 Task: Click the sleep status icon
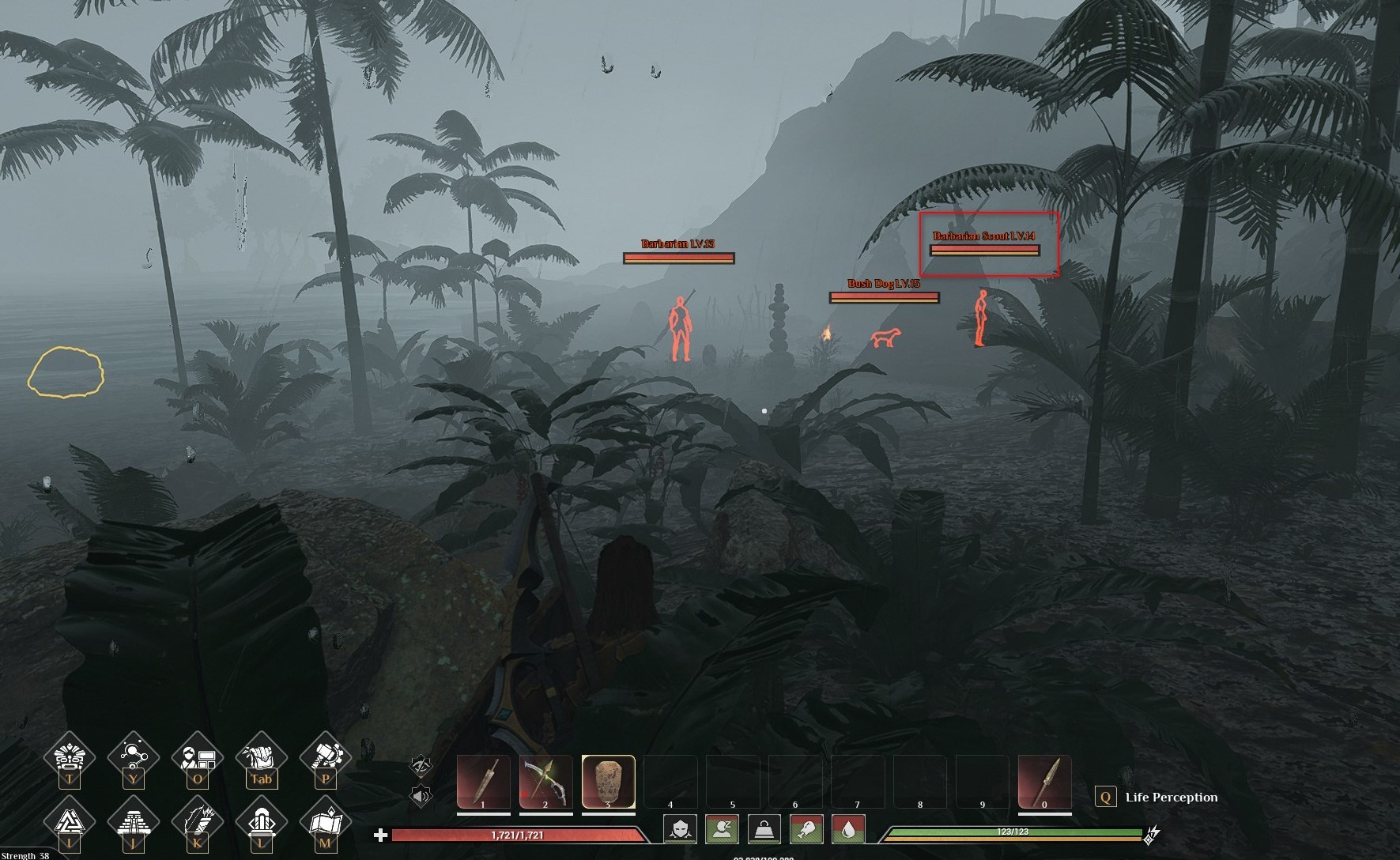click(x=723, y=829)
